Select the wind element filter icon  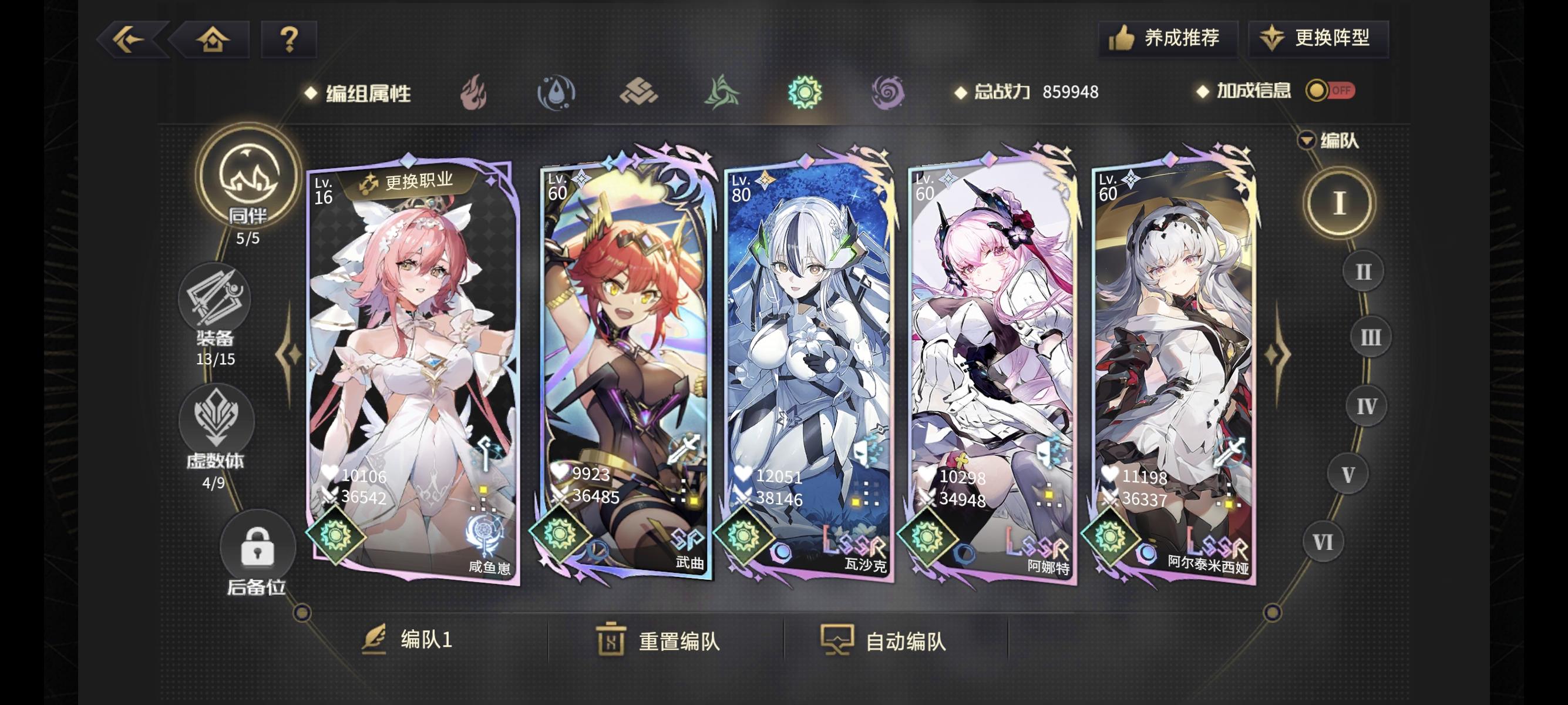[721, 93]
